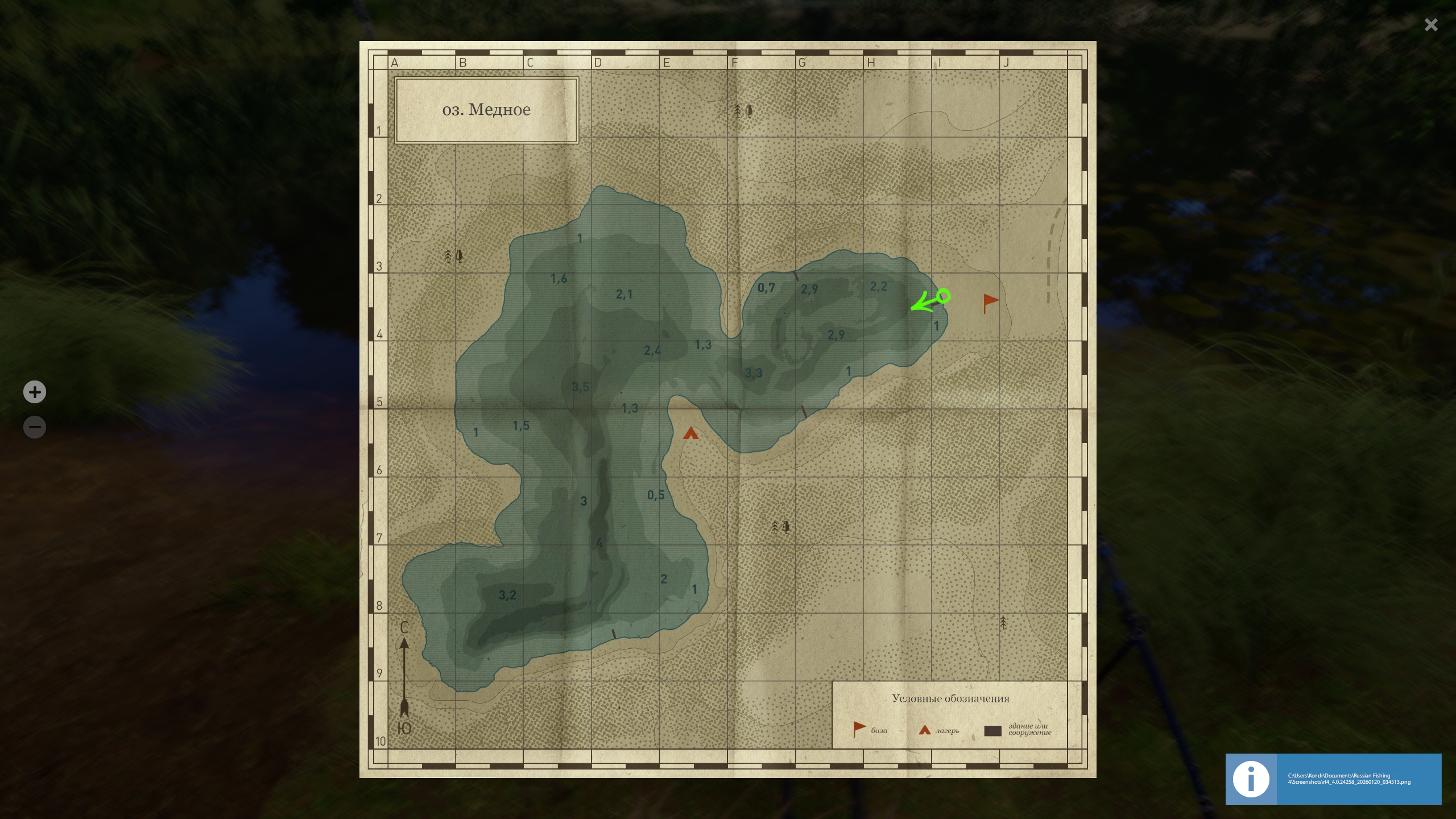Close the map with the X button
1456x819 pixels.
coord(1431,25)
